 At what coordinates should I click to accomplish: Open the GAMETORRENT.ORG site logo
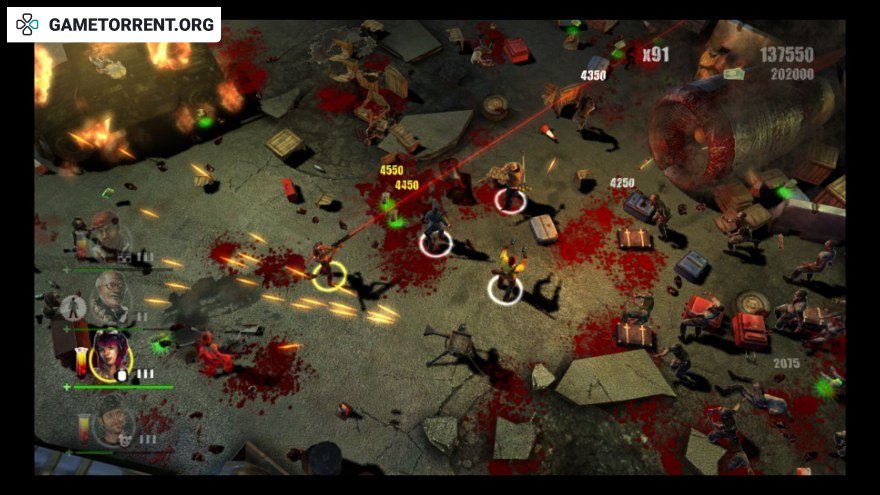tap(114, 25)
